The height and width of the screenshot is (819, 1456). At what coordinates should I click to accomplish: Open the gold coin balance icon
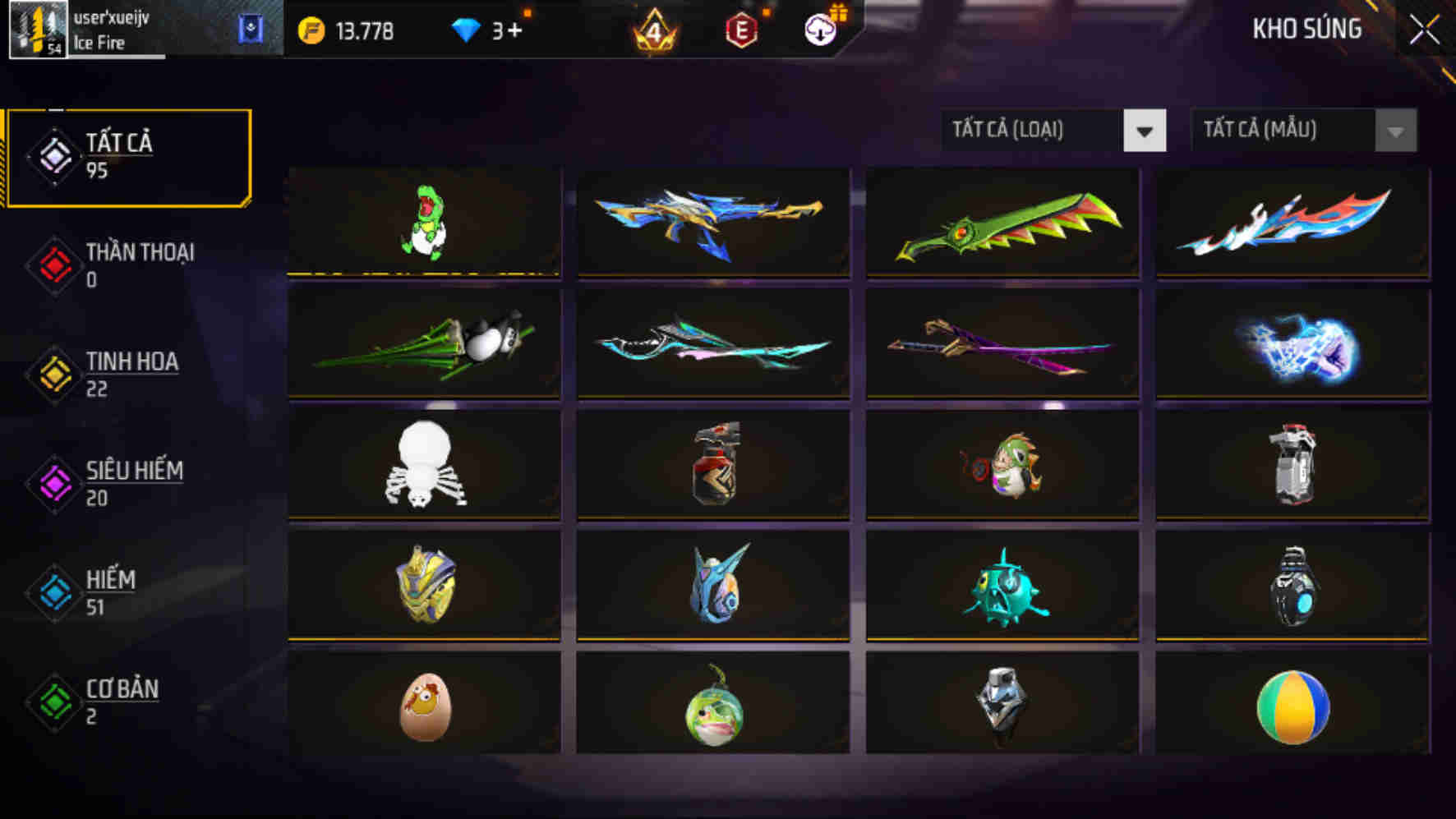(x=313, y=30)
